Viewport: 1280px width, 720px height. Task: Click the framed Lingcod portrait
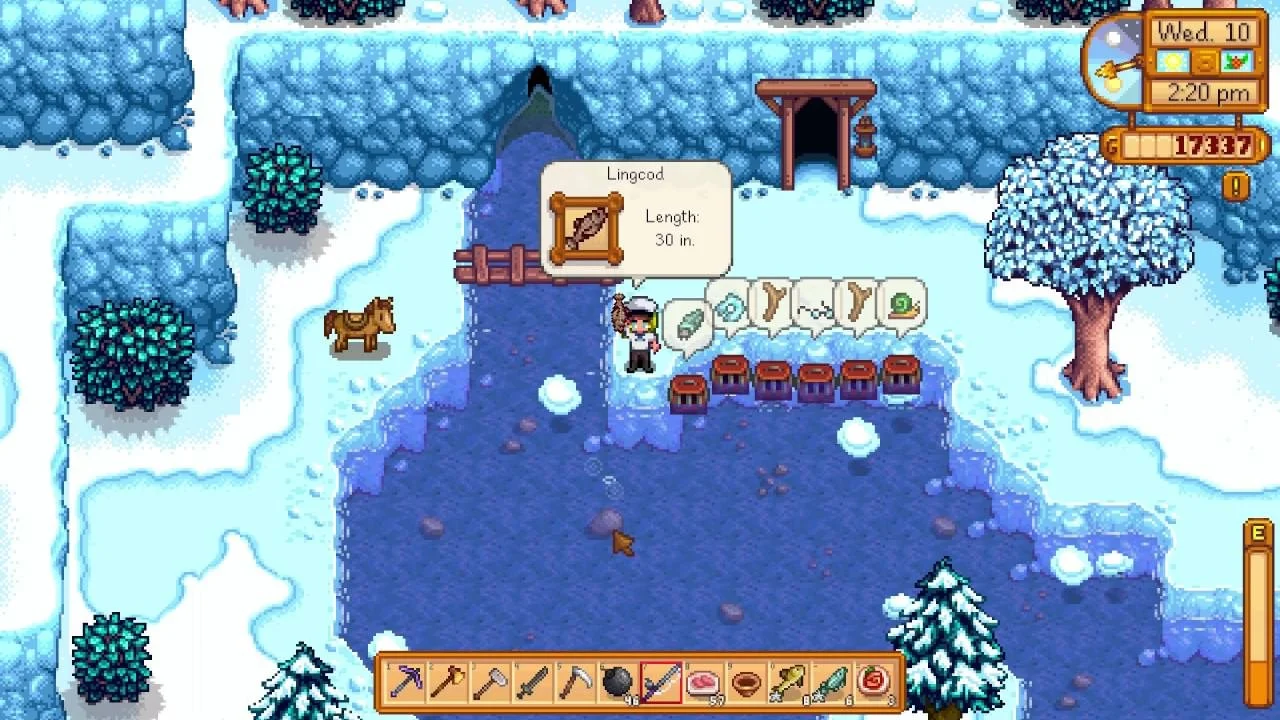click(x=585, y=227)
